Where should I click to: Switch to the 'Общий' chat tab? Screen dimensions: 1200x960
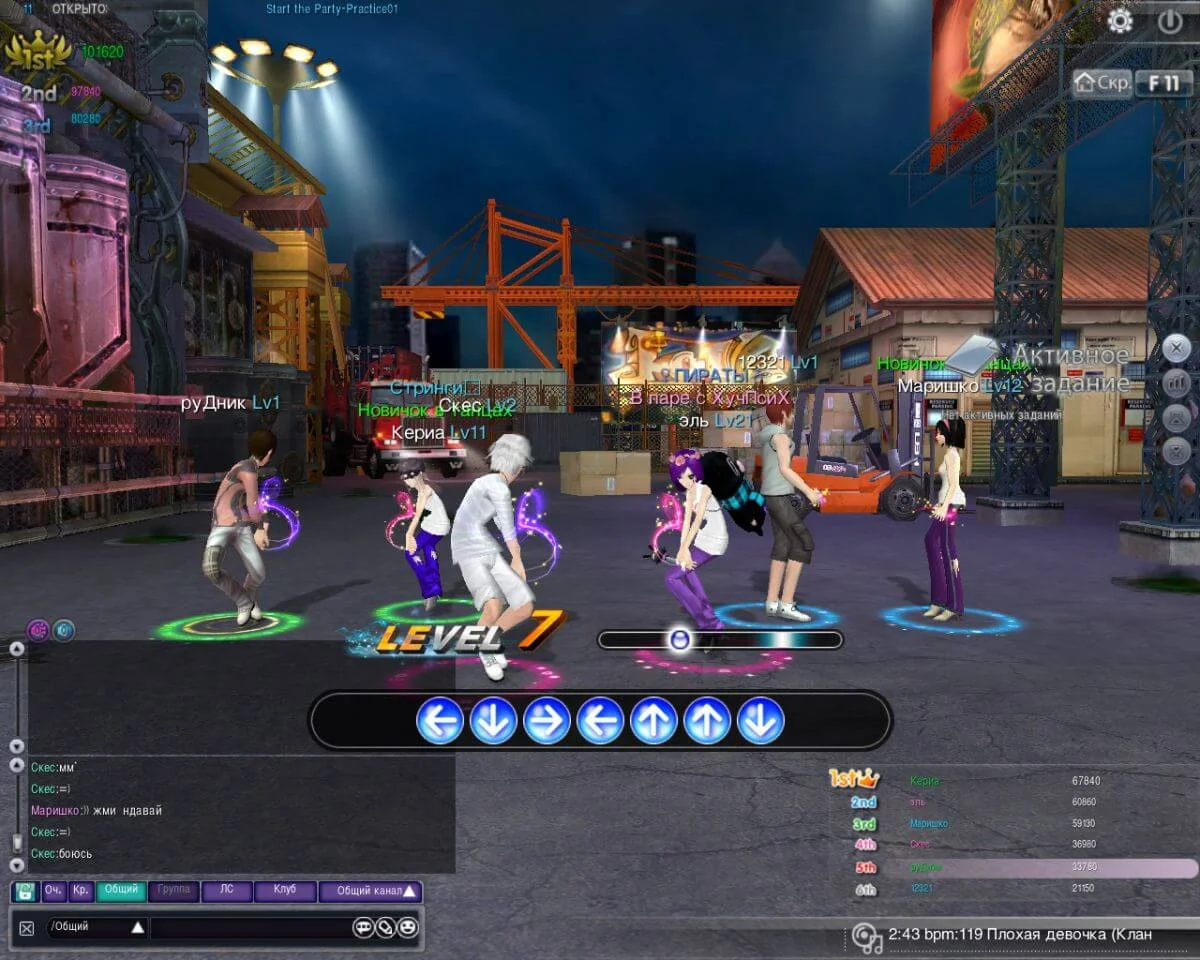pos(121,890)
